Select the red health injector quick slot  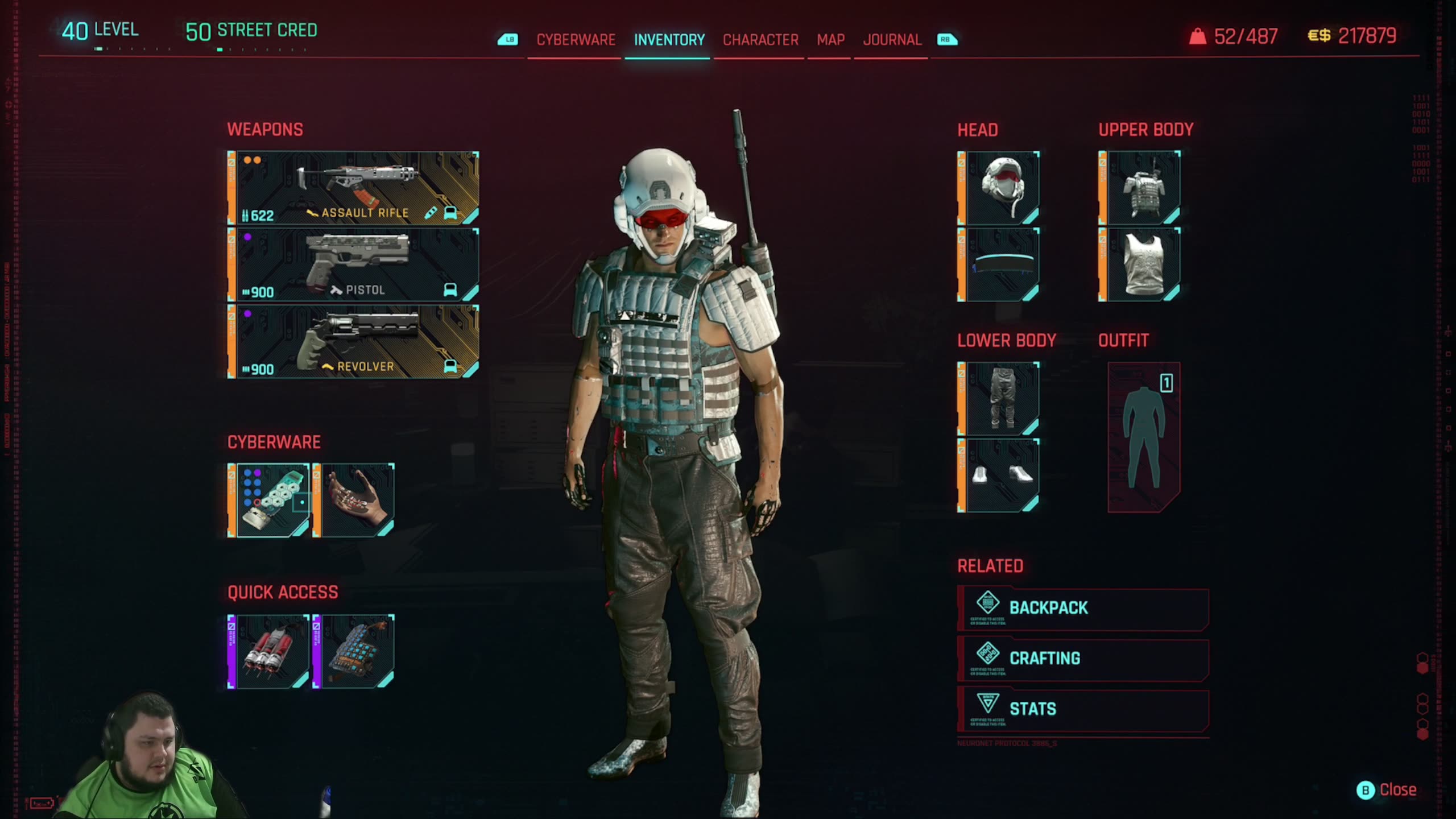270,652
